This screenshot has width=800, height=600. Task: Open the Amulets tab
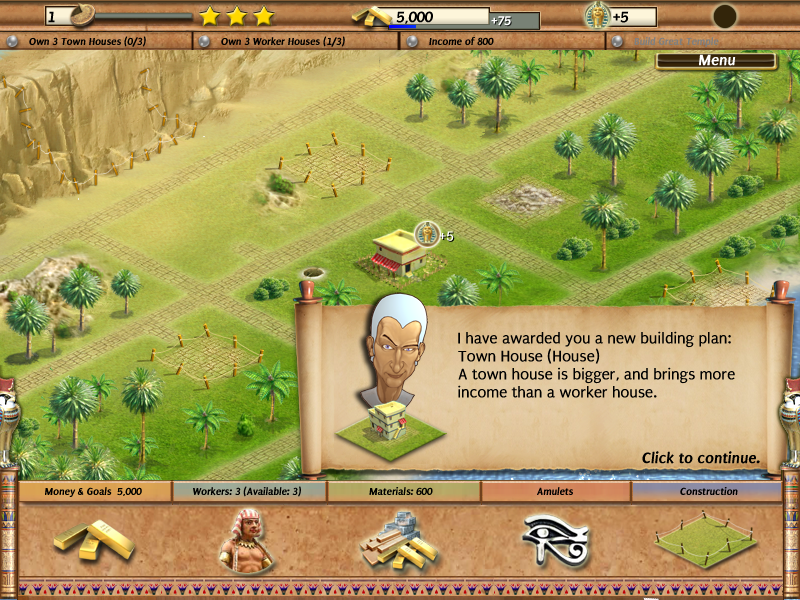tap(556, 491)
